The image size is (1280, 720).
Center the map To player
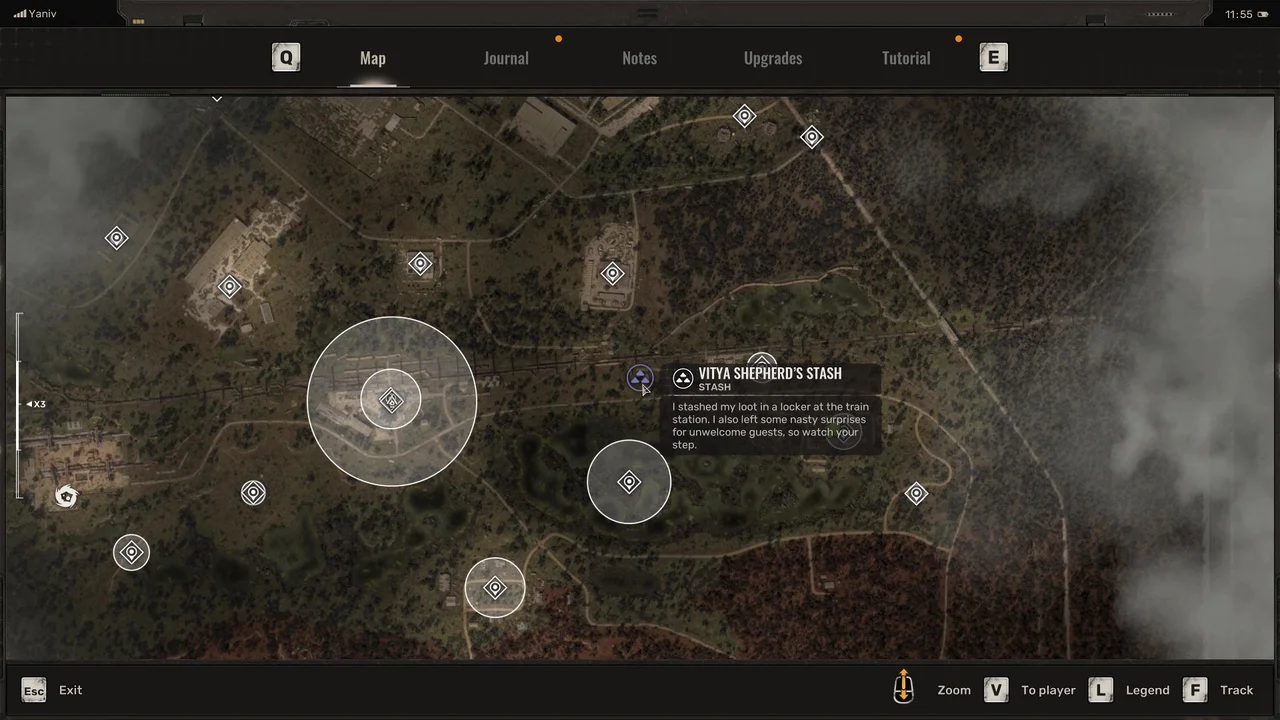(x=996, y=690)
